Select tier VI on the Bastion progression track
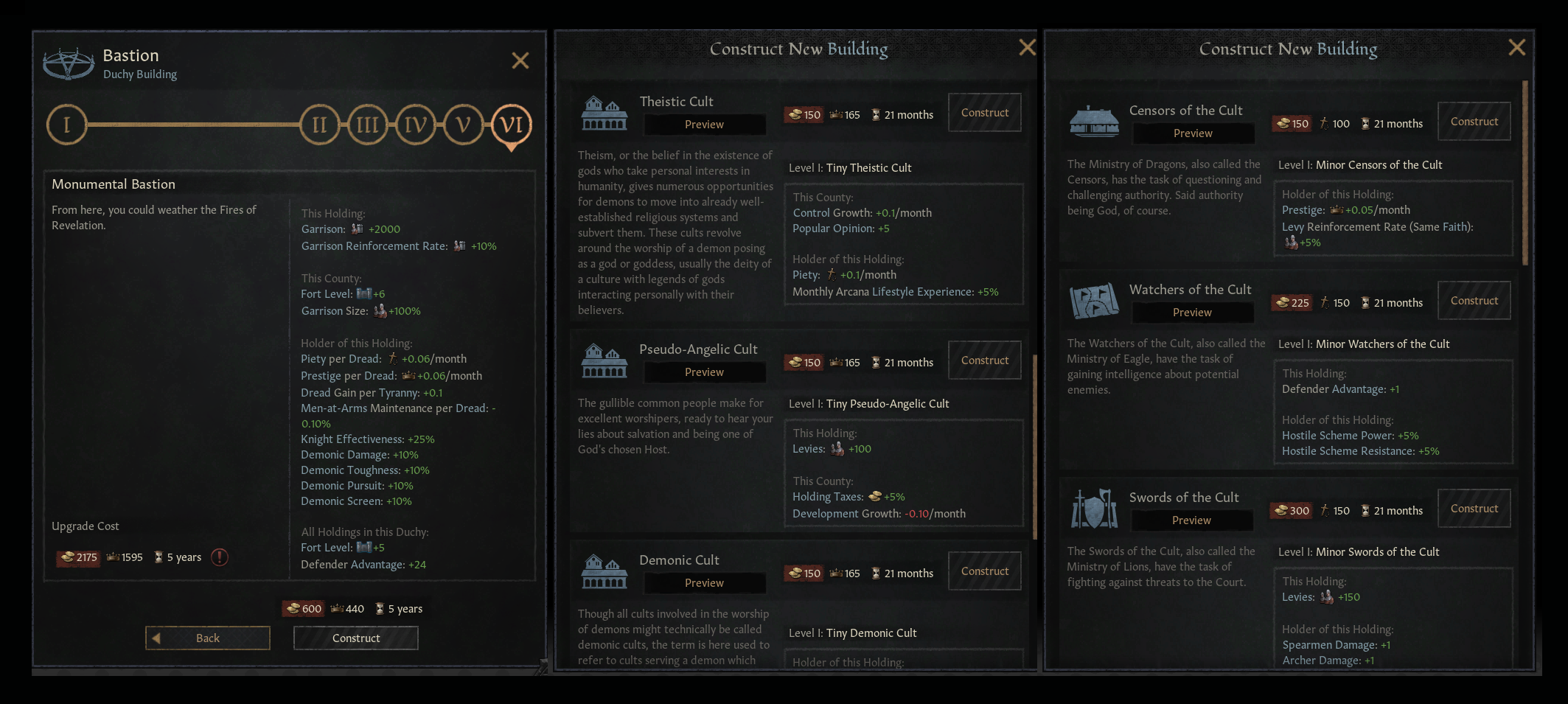Image resolution: width=1568 pixels, height=704 pixels. (x=512, y=125)
